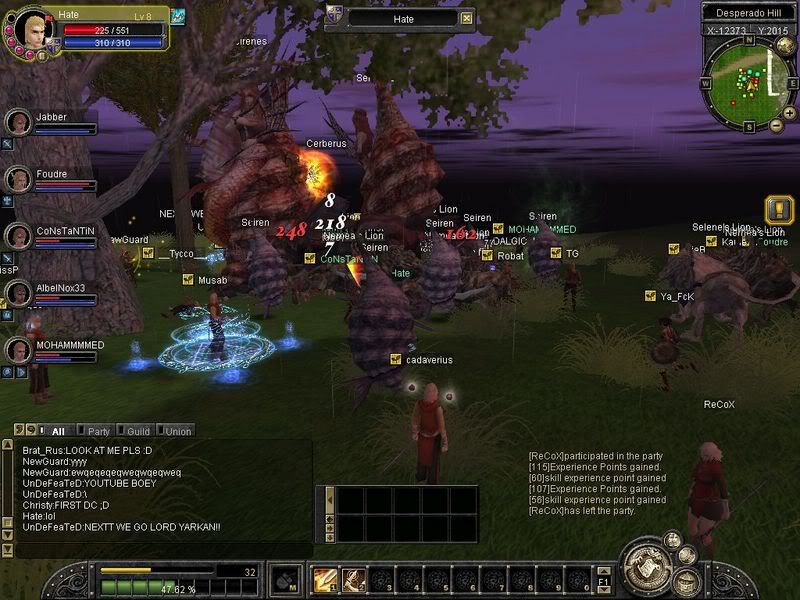This screenshot has width=800, height=600.
Task: Activate the skill in hotbar slot 1
Action: coord(325,579)
